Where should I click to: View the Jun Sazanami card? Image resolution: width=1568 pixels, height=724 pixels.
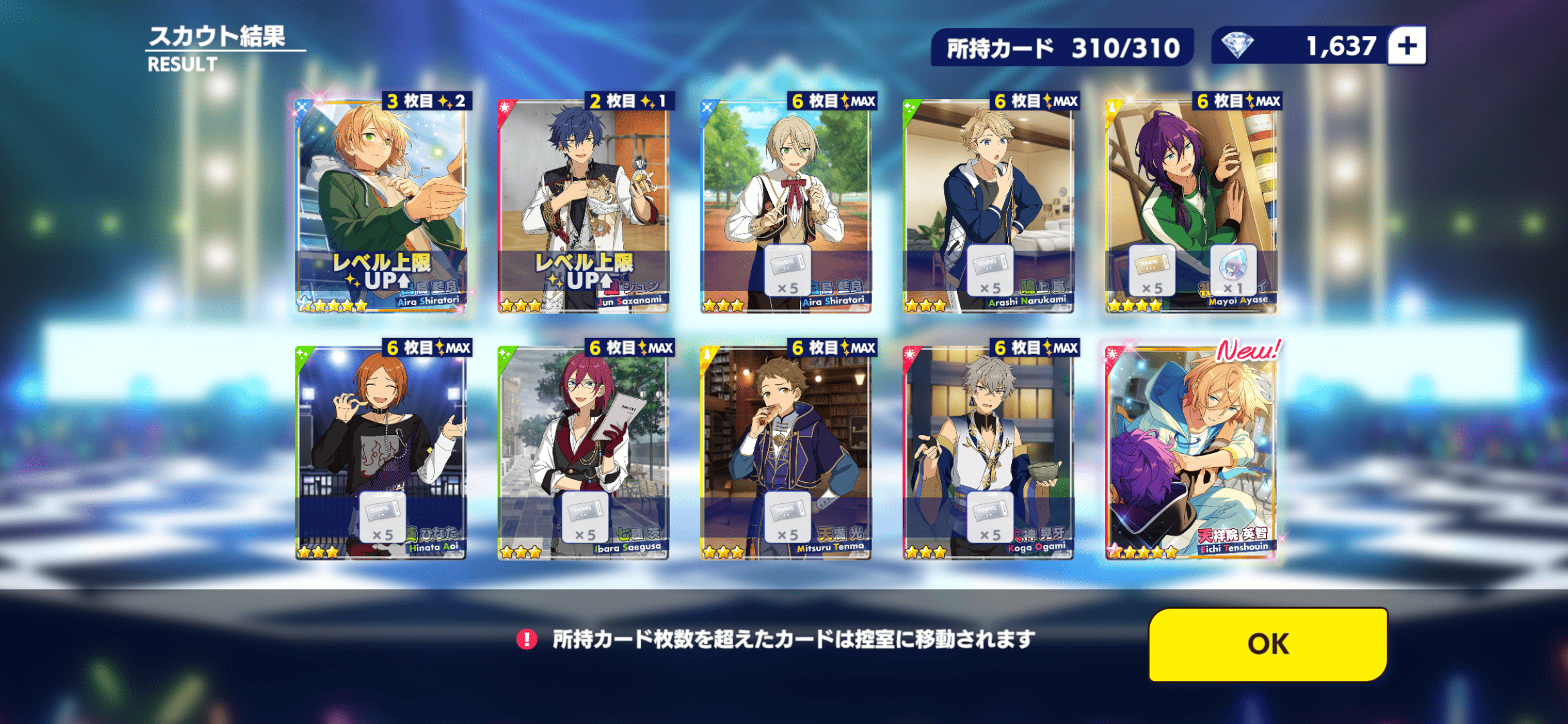[x=583, y=206]
